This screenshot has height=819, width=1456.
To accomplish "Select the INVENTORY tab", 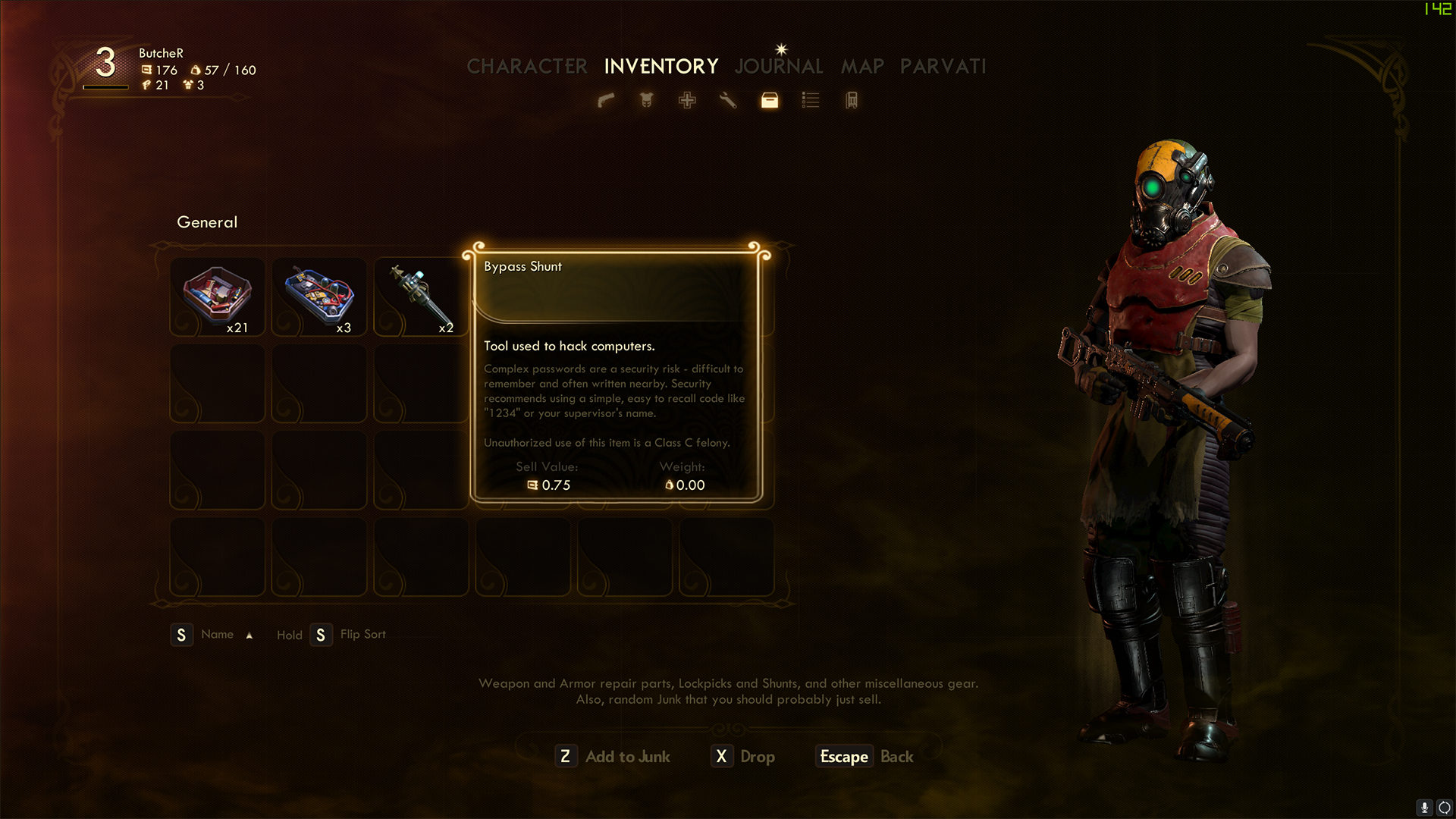I will tap(661, 67).
